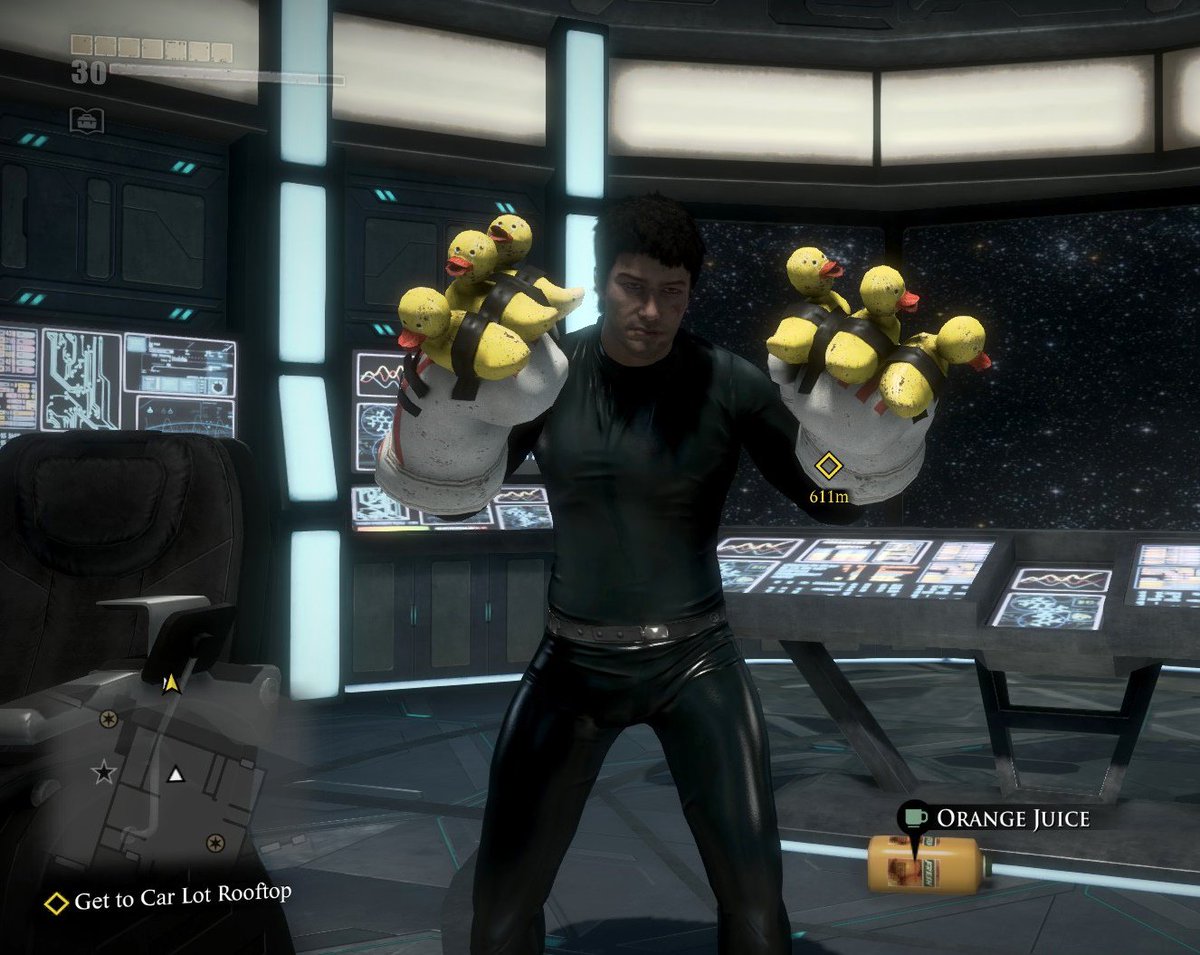Click the yellow diamond 611m waypoint marker
This screenshot has width=1200, height=955.
[827, 465]
